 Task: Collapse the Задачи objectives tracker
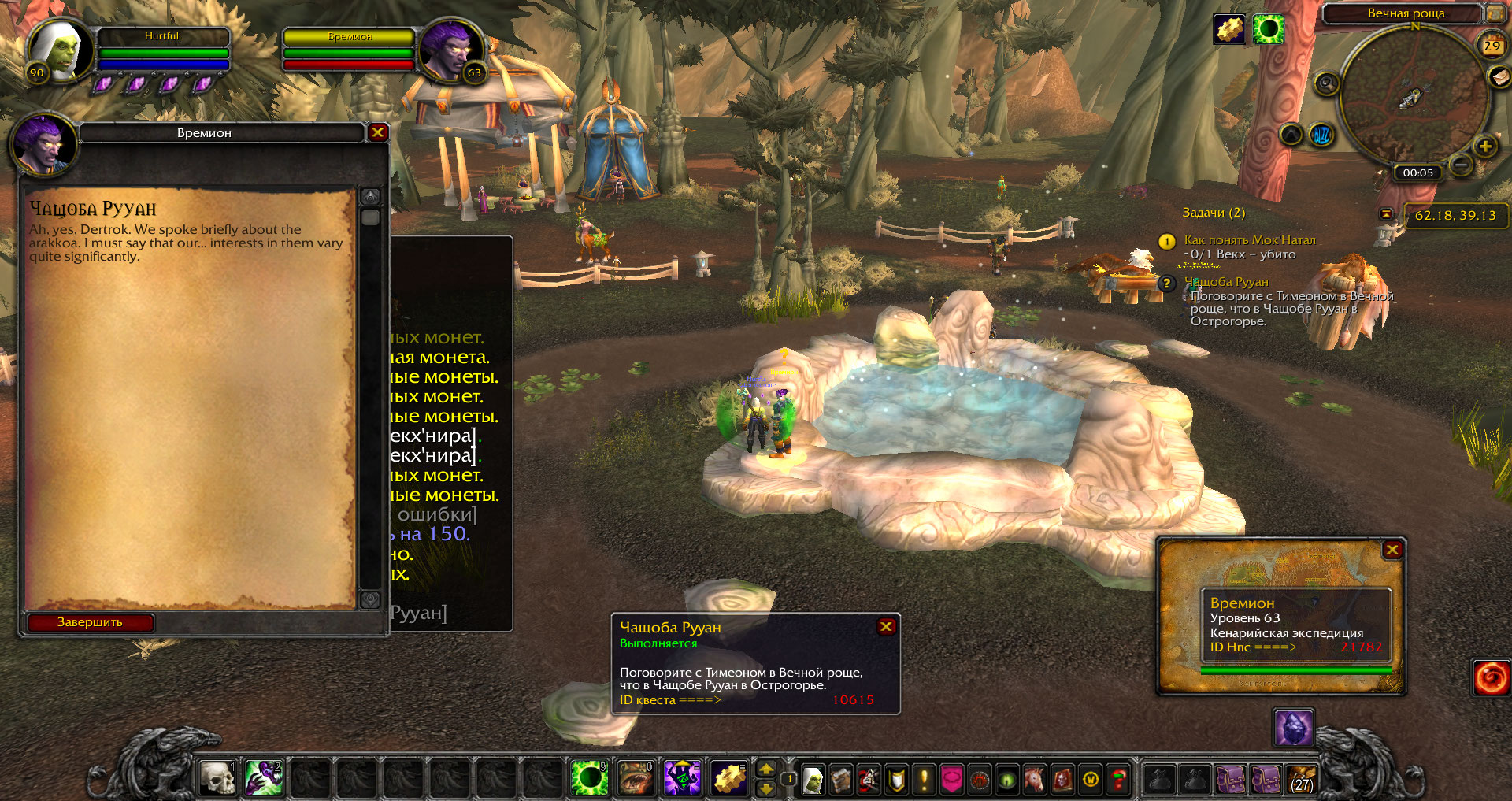tap(1386, 213)
